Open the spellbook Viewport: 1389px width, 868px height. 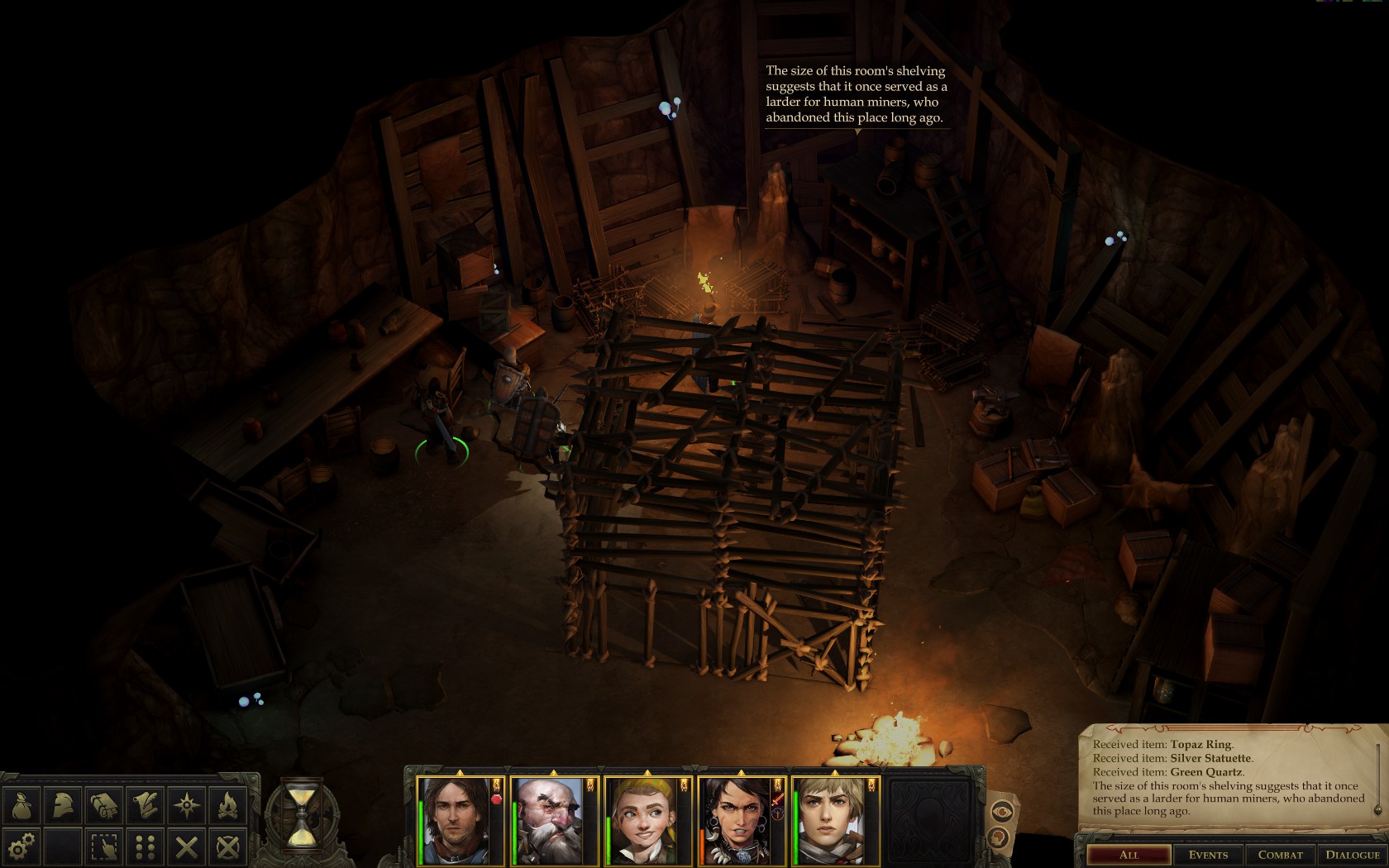(x=104, y=804)
